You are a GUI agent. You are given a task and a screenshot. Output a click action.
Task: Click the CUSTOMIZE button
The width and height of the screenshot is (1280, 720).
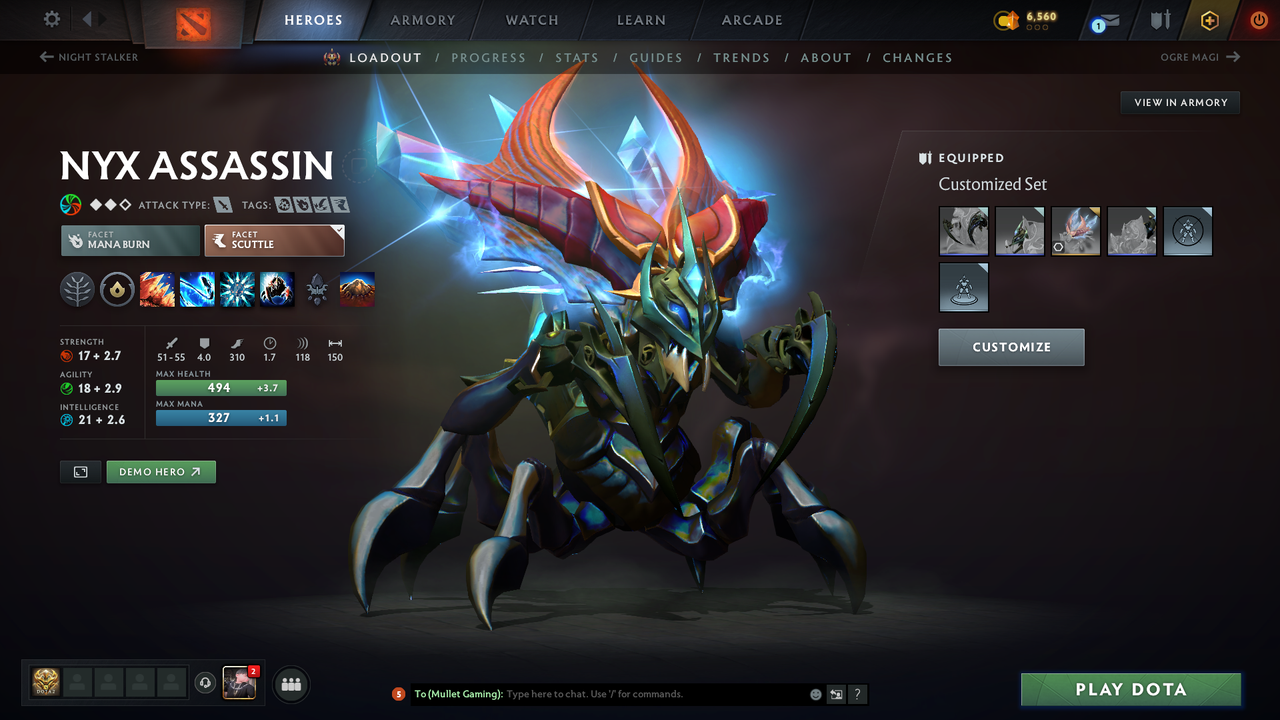coord(1011,347)
